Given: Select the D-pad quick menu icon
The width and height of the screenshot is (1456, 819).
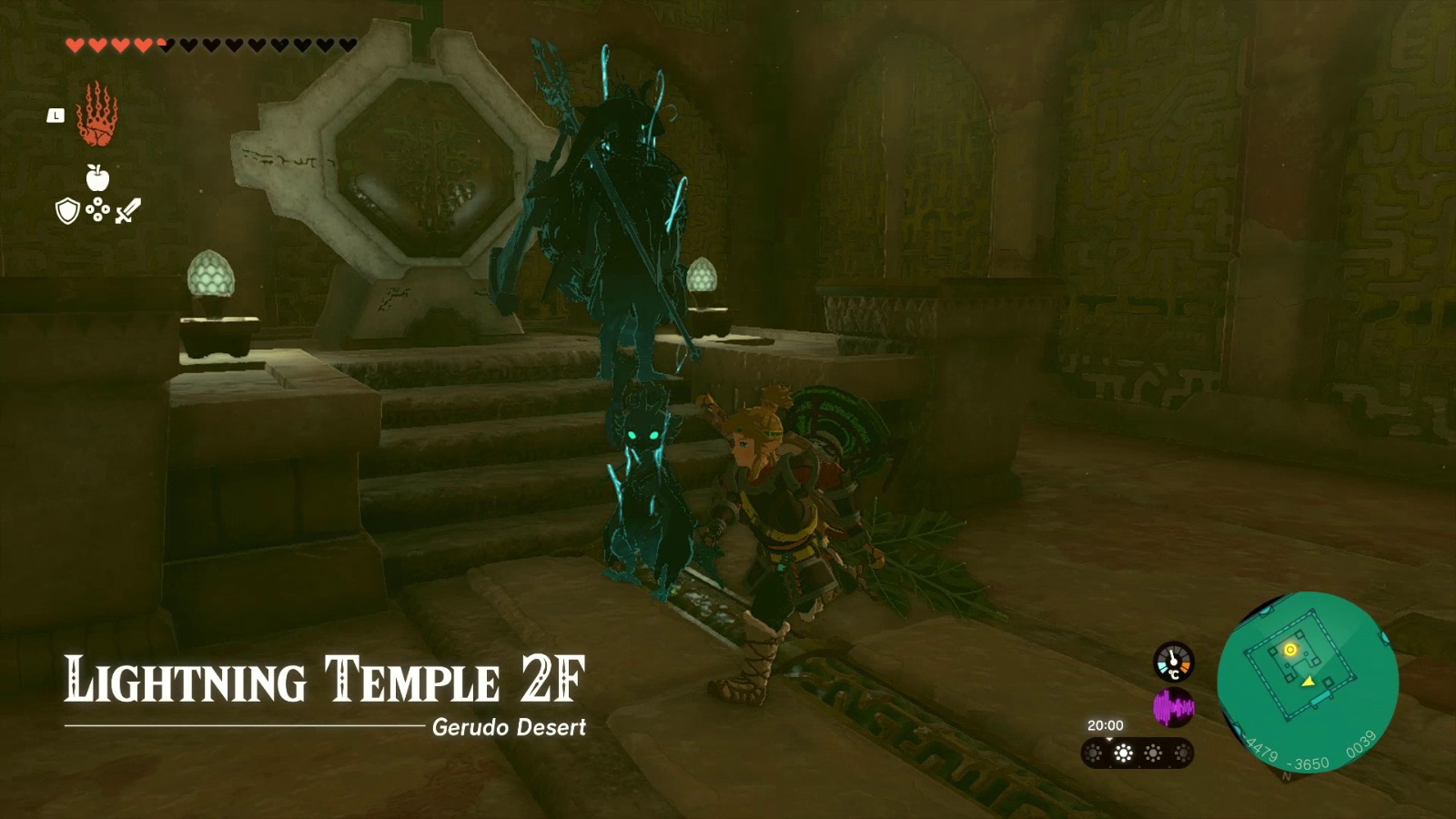Looking at the screenshot, I should 97,211.
